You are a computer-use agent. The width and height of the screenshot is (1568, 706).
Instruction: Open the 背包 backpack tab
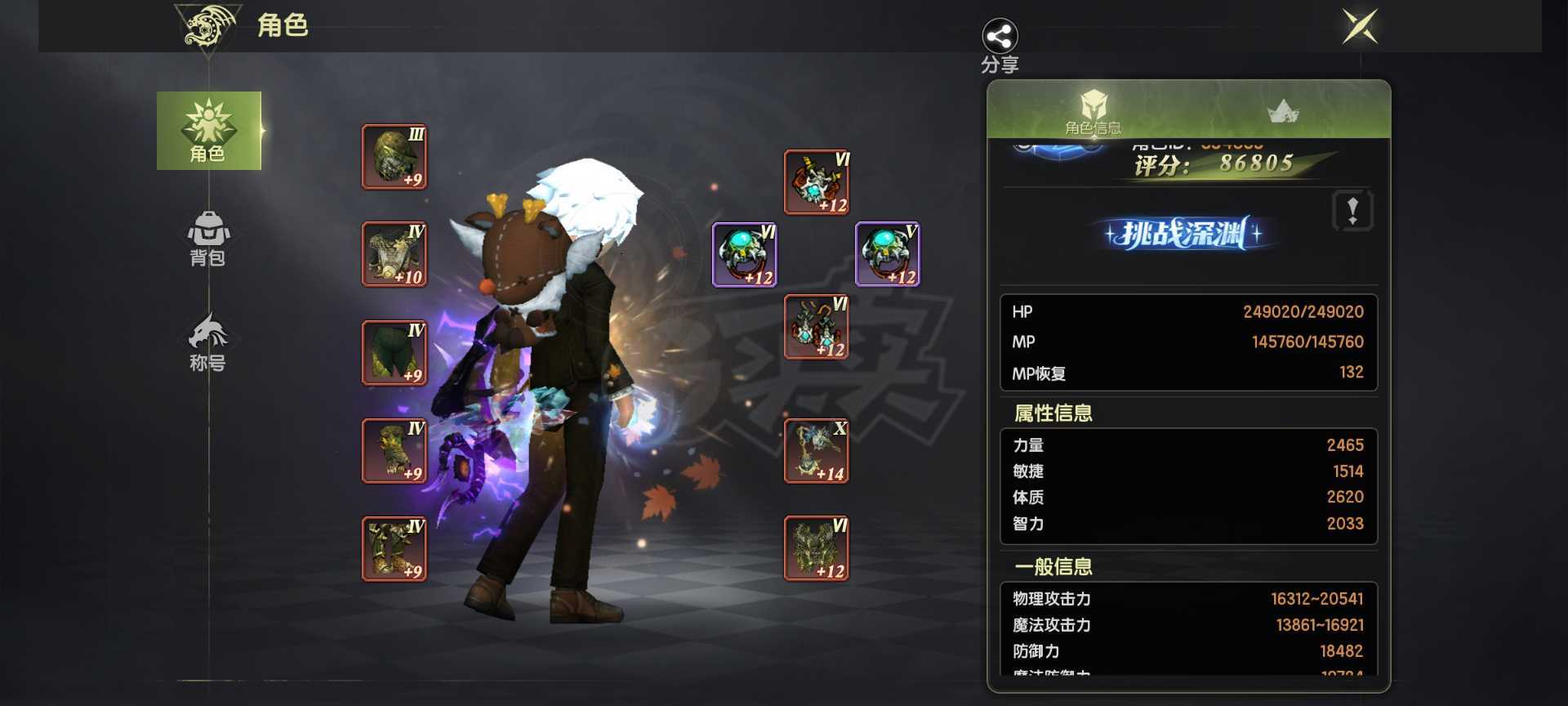pos(208,239)
